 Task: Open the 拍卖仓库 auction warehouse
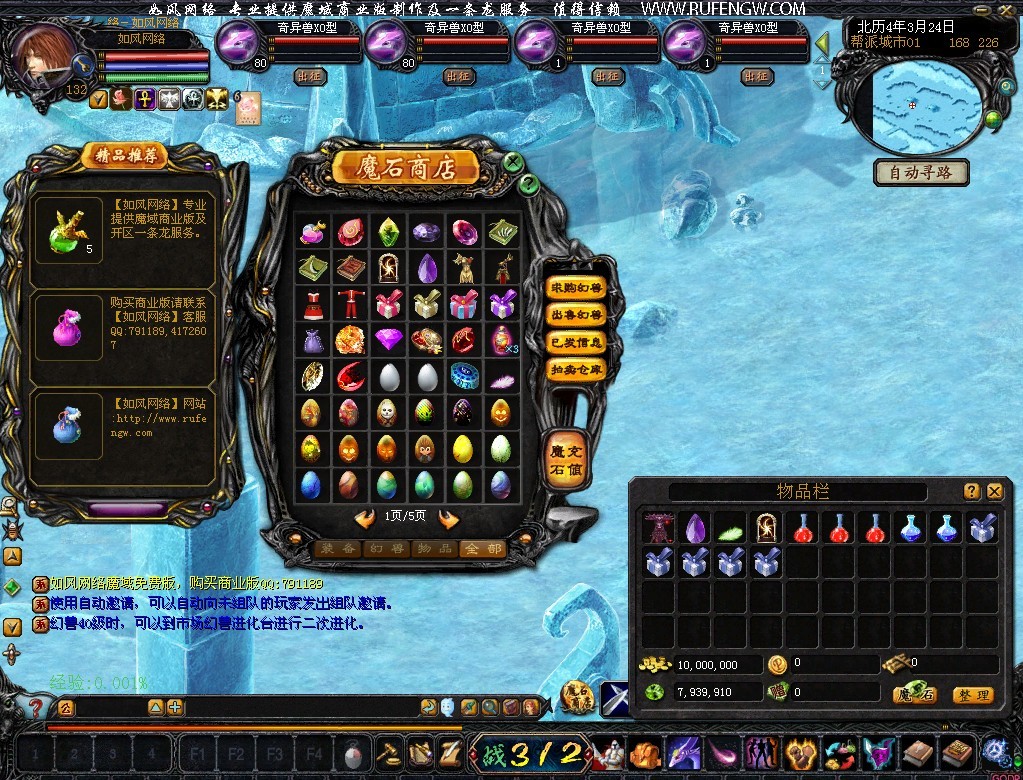(576, 369)
